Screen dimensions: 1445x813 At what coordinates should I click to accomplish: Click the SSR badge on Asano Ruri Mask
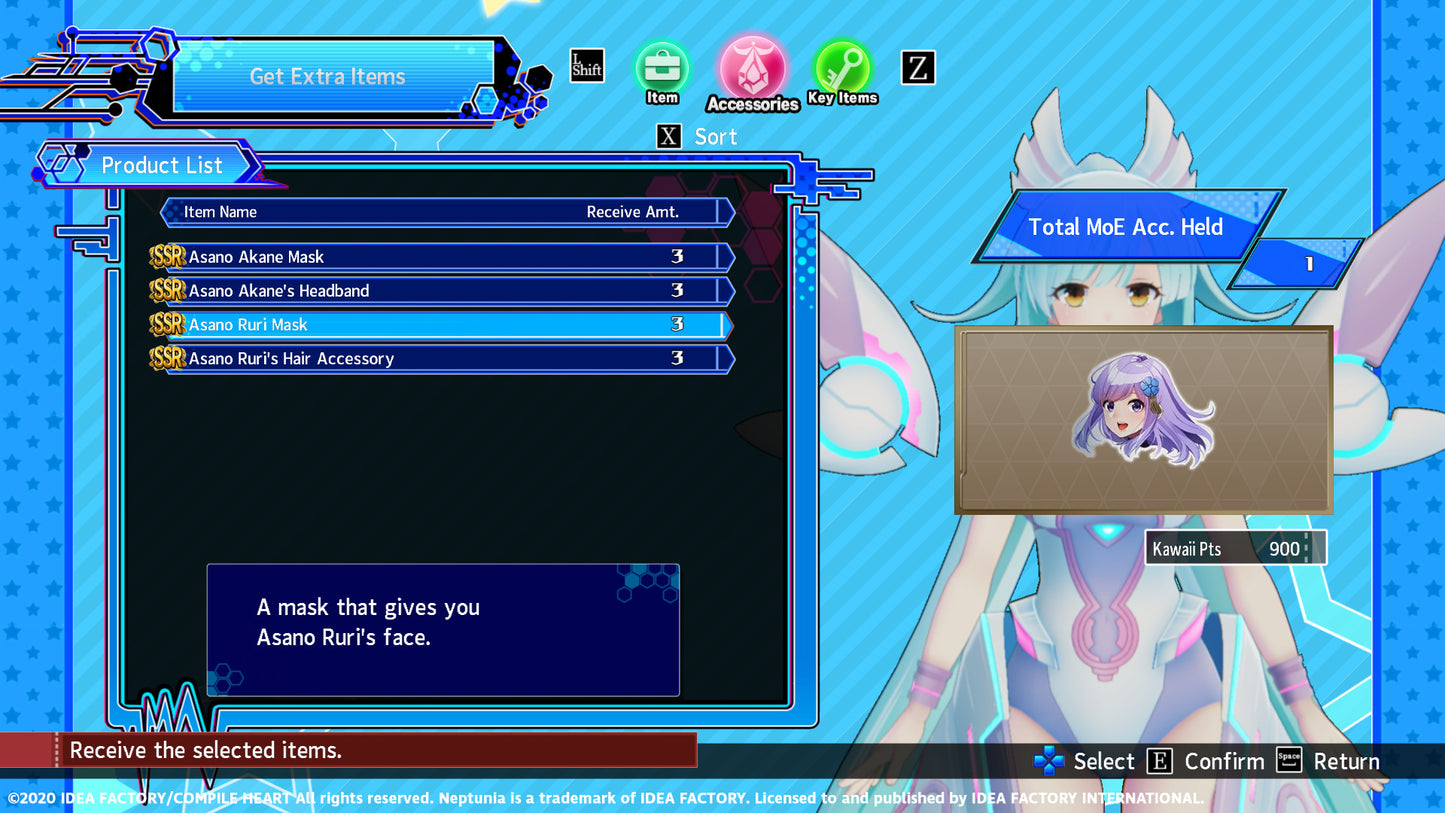pyautogui.click(x=168, y=324)
